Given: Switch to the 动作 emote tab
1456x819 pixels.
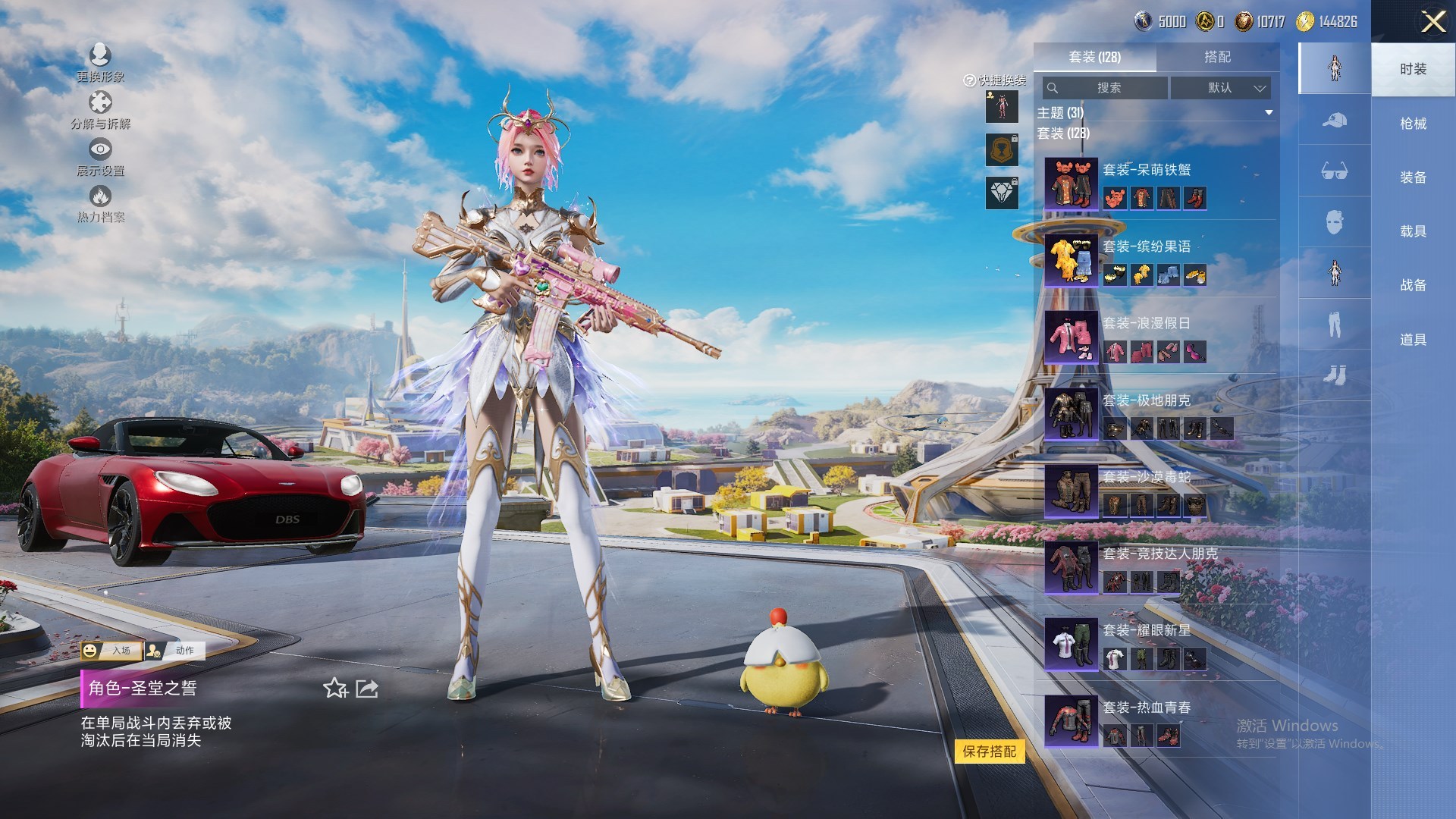Looking at the screenshot, I should click(177, 651).
